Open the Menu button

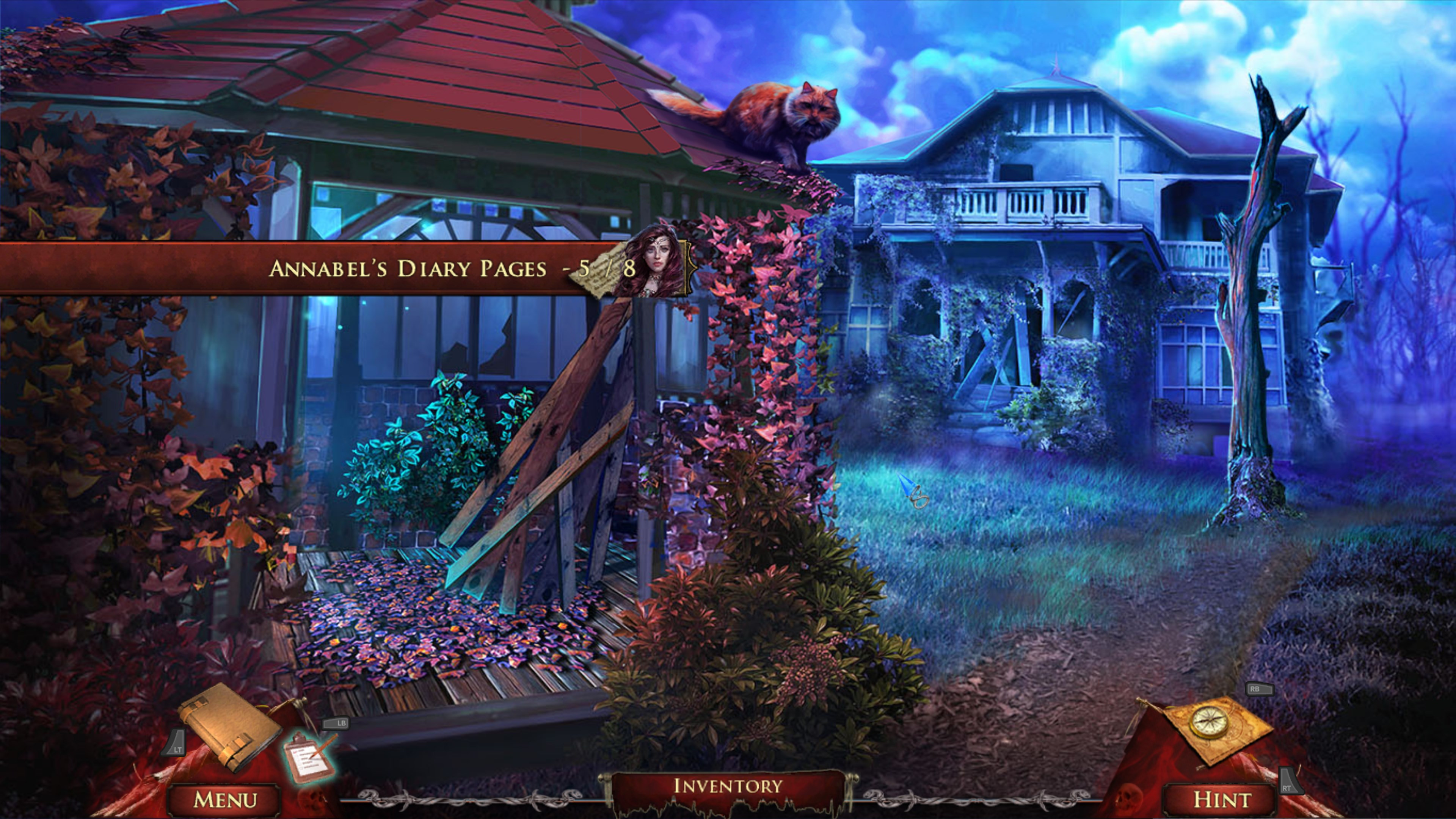tap(224, 799)
